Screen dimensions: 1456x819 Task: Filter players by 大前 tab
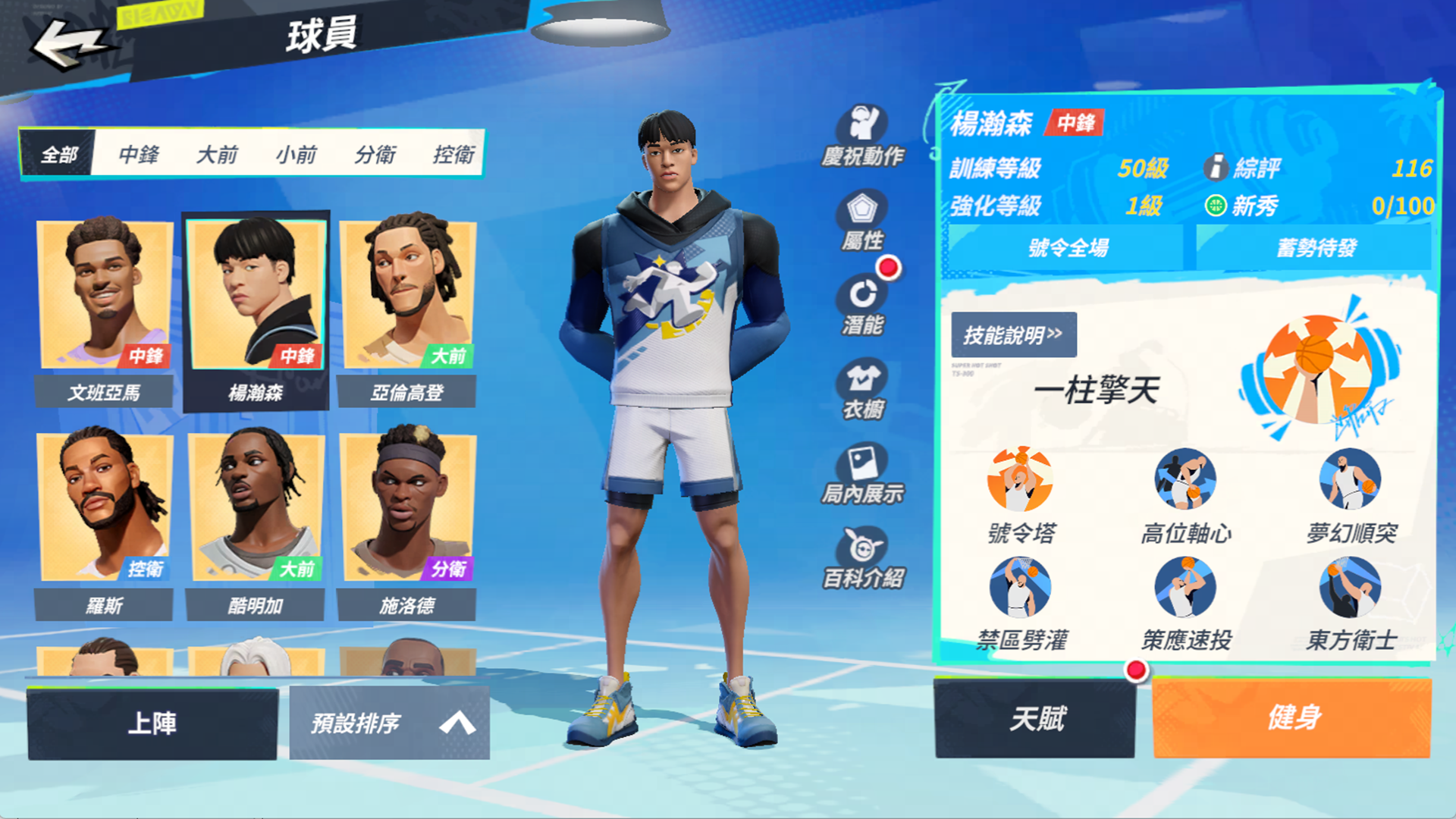(x=217, y=155)
